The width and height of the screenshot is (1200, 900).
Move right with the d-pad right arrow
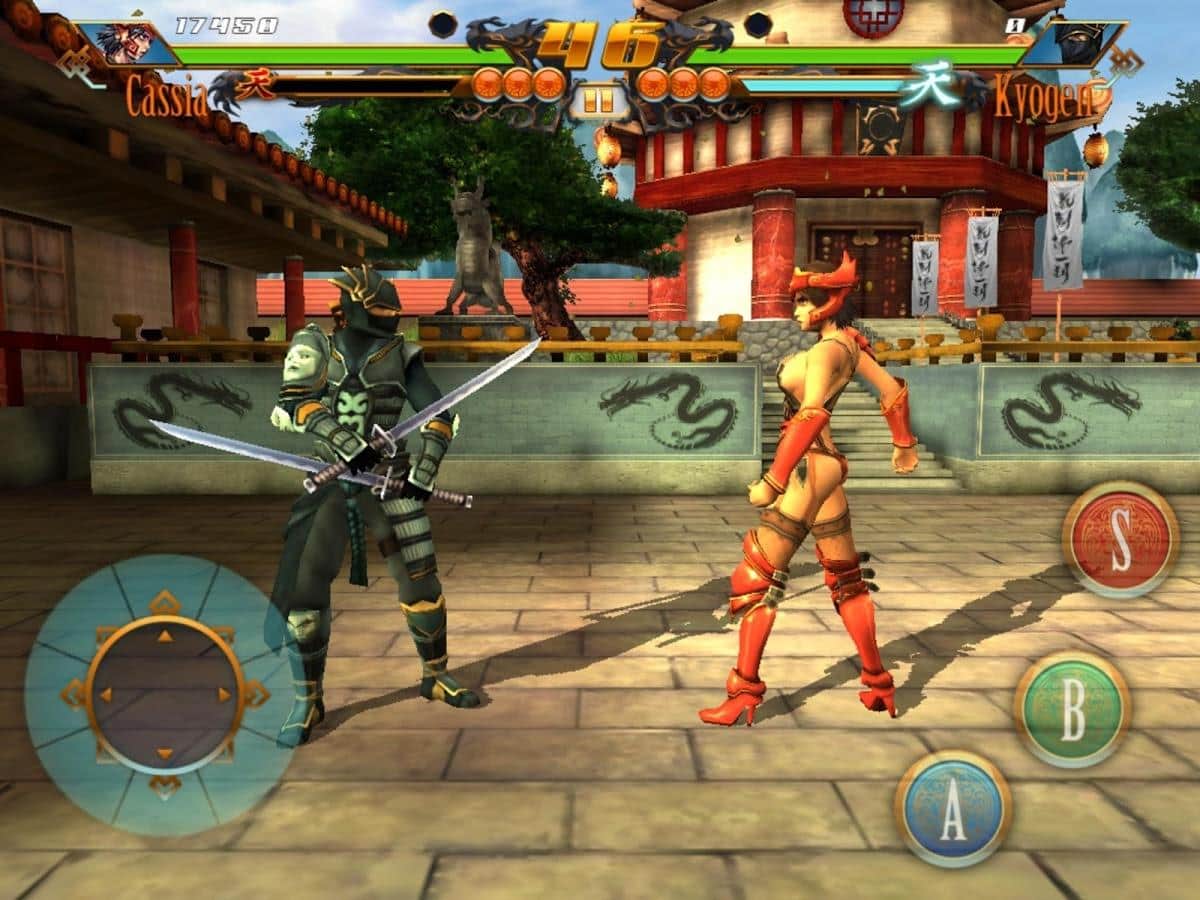pos(224,694)
